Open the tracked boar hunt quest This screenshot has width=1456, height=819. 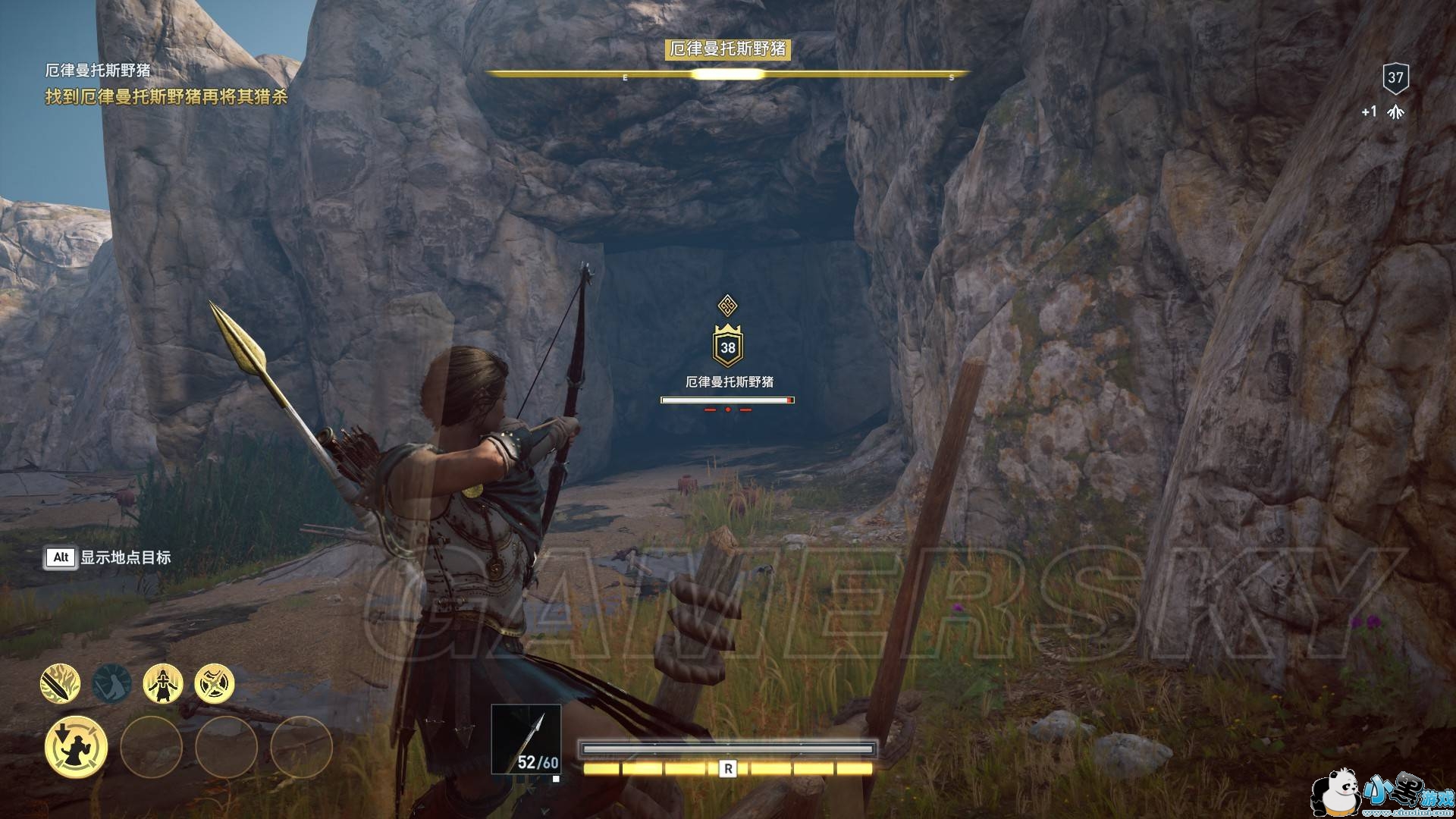(x=166, y=97)
